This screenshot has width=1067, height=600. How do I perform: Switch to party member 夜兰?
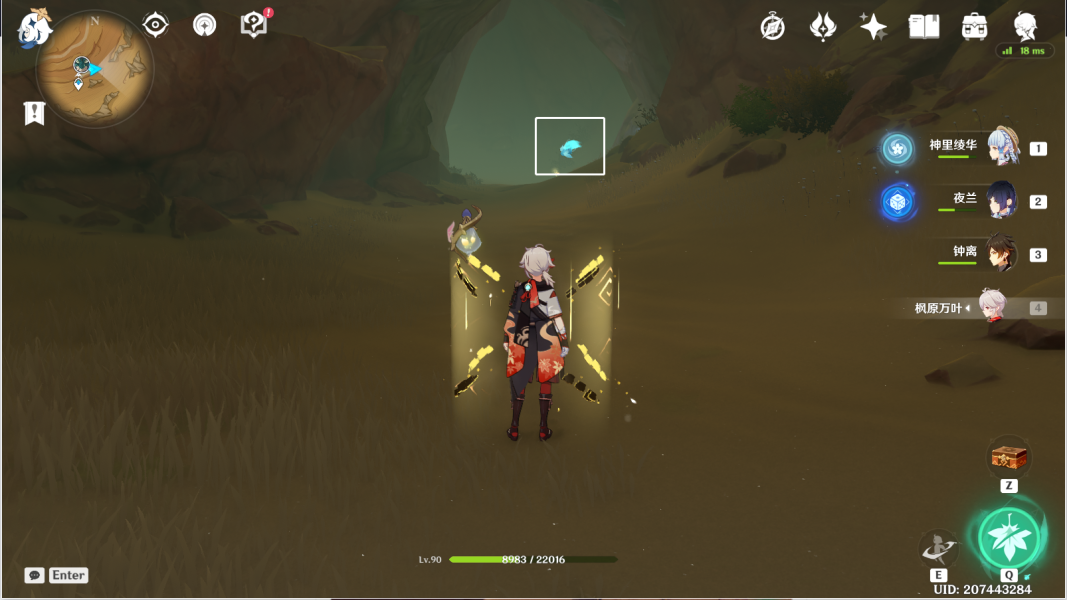point(1001,200)
